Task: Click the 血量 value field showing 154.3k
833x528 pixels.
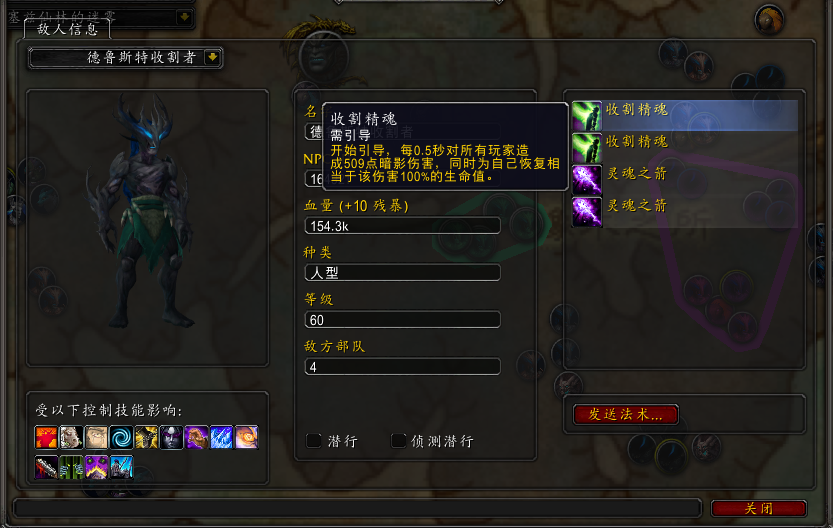Action: (401, 226)
